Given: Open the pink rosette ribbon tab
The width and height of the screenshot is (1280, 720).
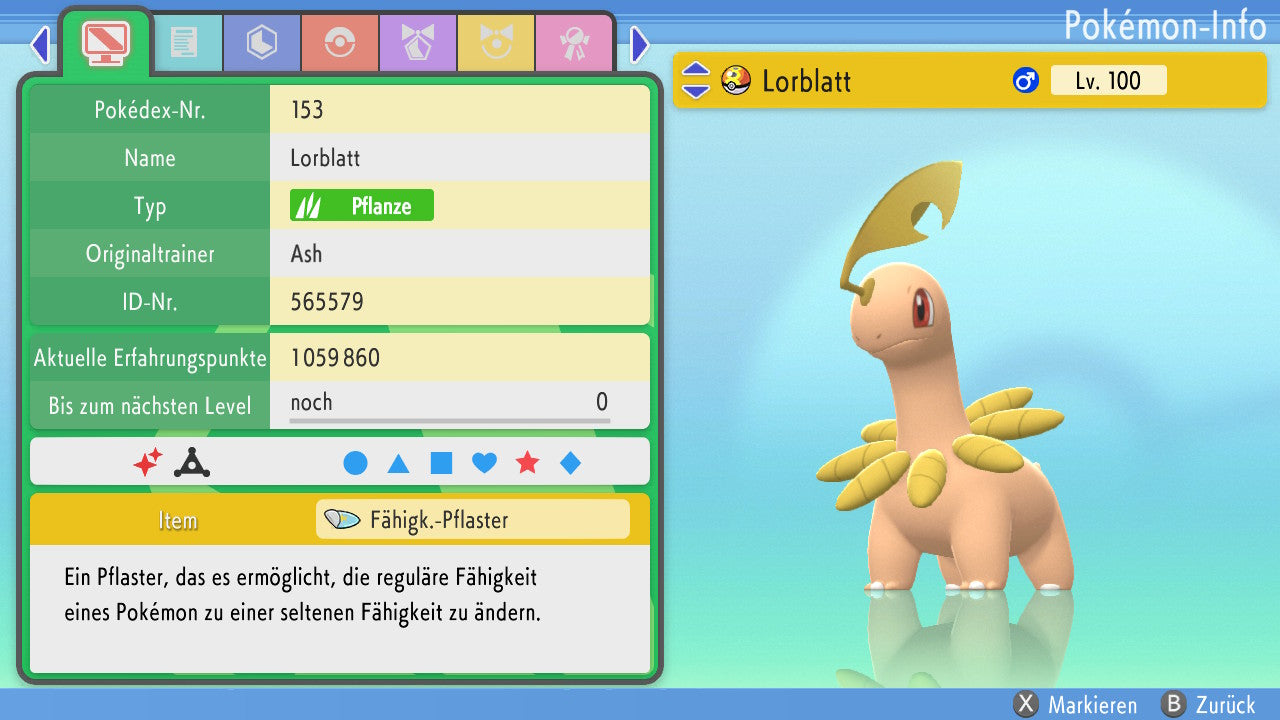Looking at the screenshot, I should 574,43.
